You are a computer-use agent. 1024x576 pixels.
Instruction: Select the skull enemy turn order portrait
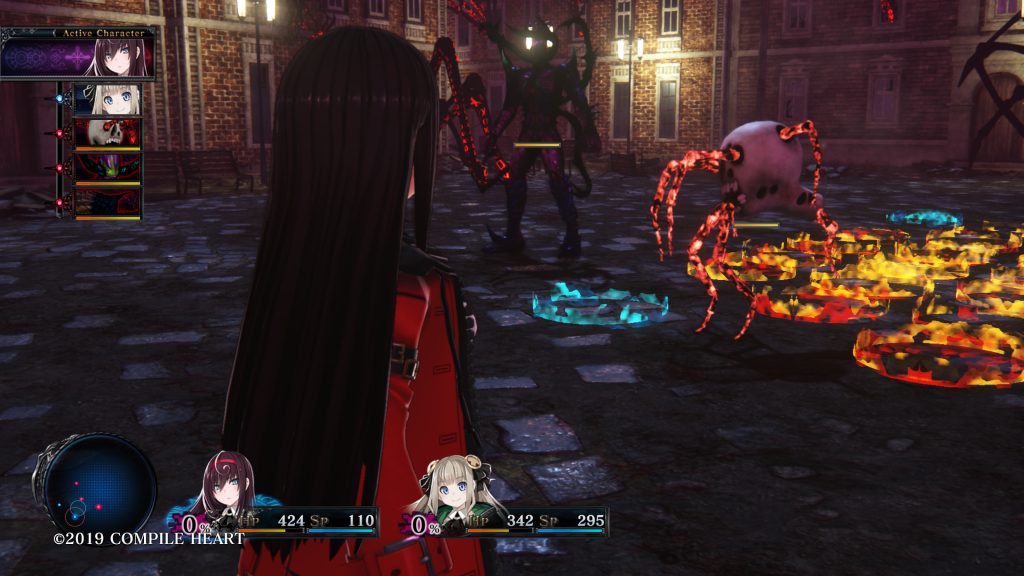[107, 134]
